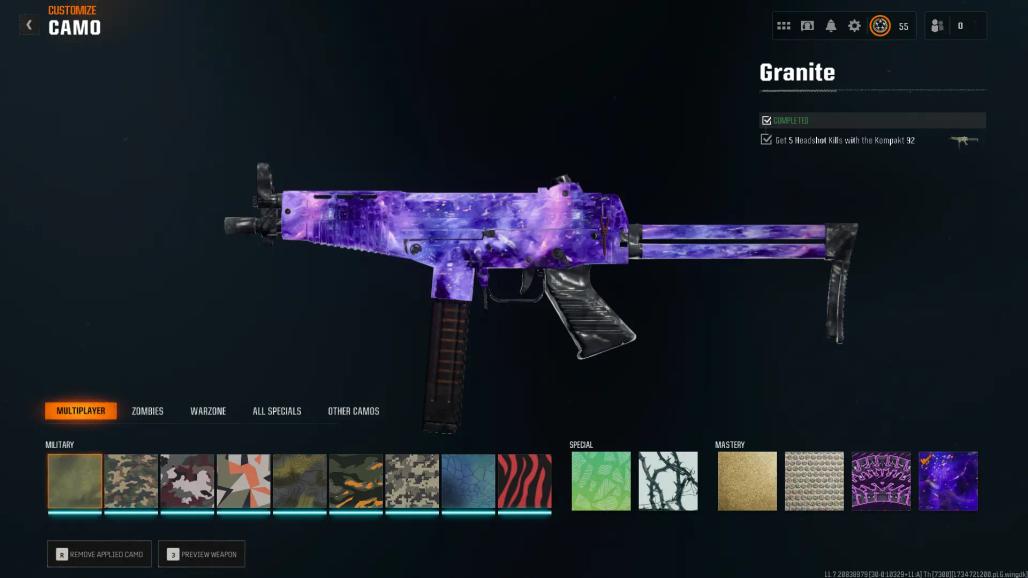Equip the purple galaxy mastery camo
The width and height of the screenshot is (1028, 578).
click(948, 481)
